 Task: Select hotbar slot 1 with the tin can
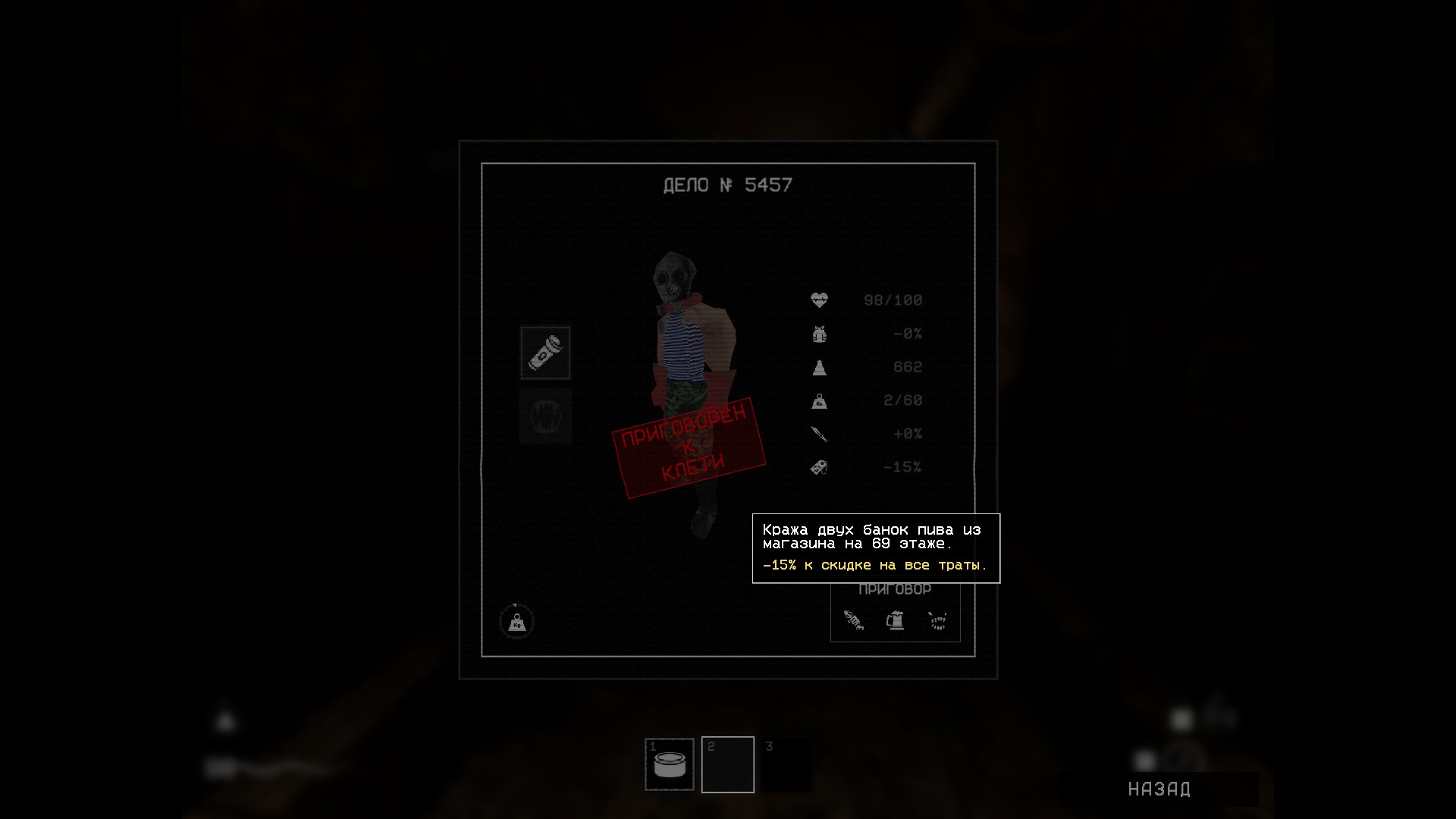pos(670,764)
